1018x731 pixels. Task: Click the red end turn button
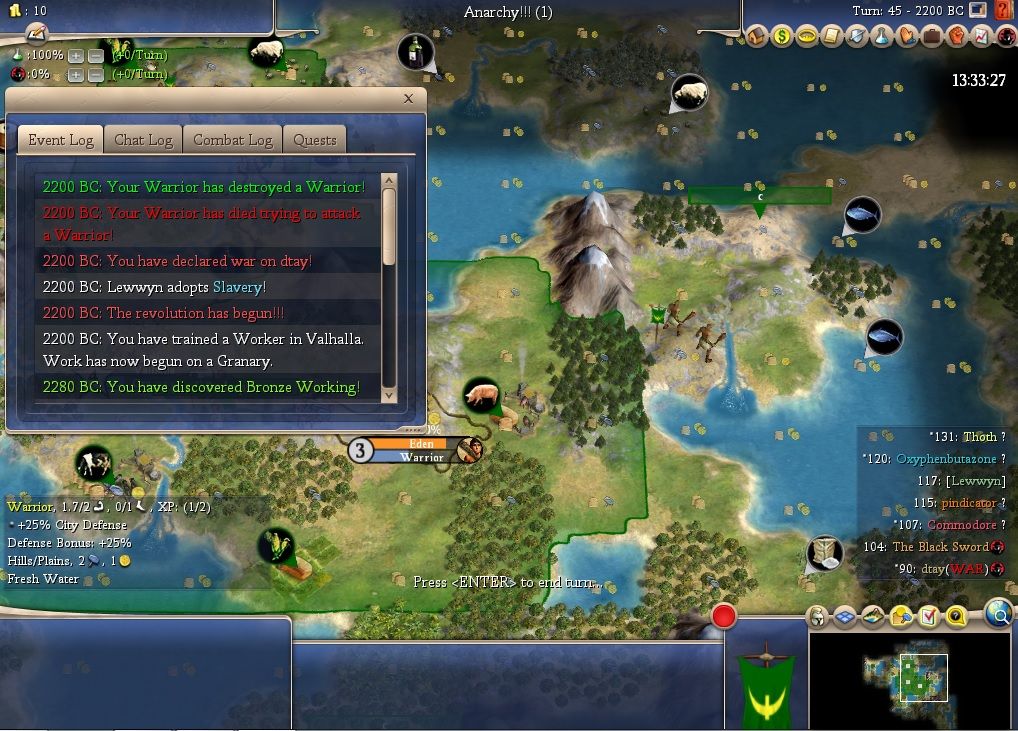click(x=724, y=616)
